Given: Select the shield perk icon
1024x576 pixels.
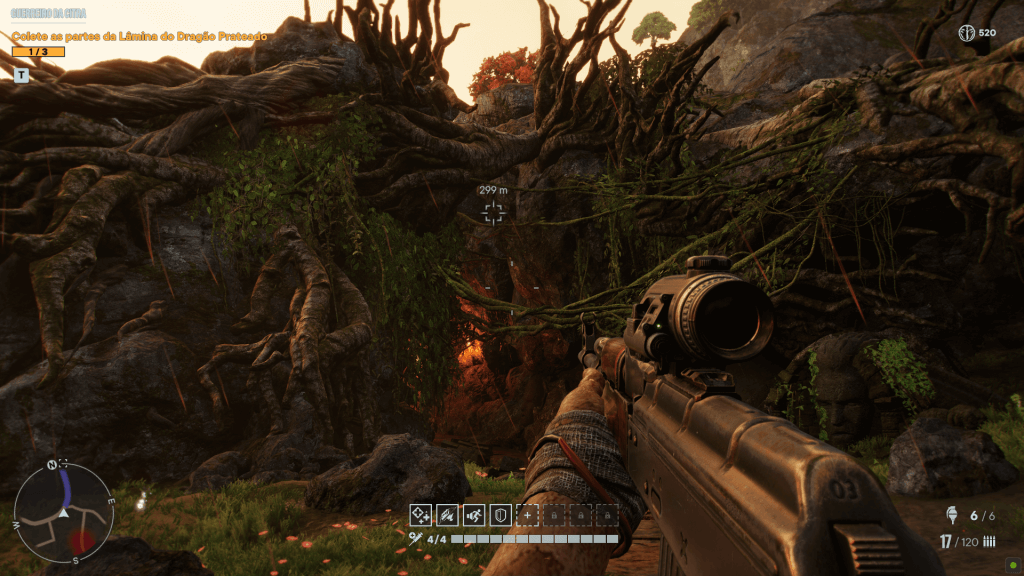Looking at the screenshot, I should (501, 515).
